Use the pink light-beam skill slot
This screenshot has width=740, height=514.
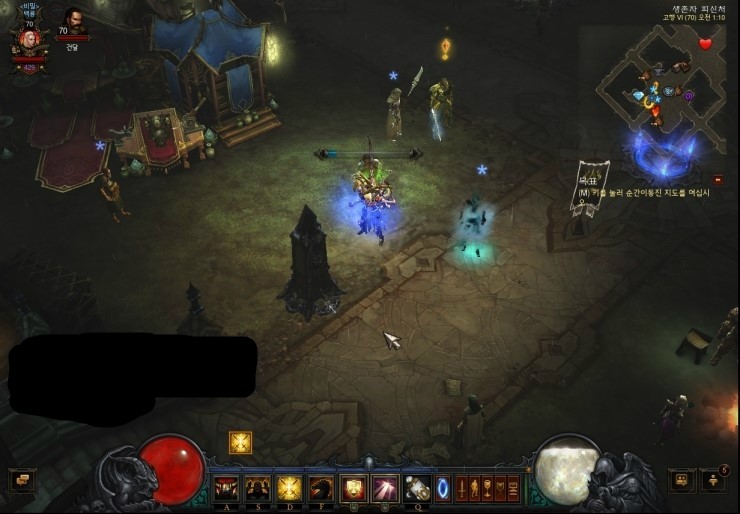coord(385,488)
